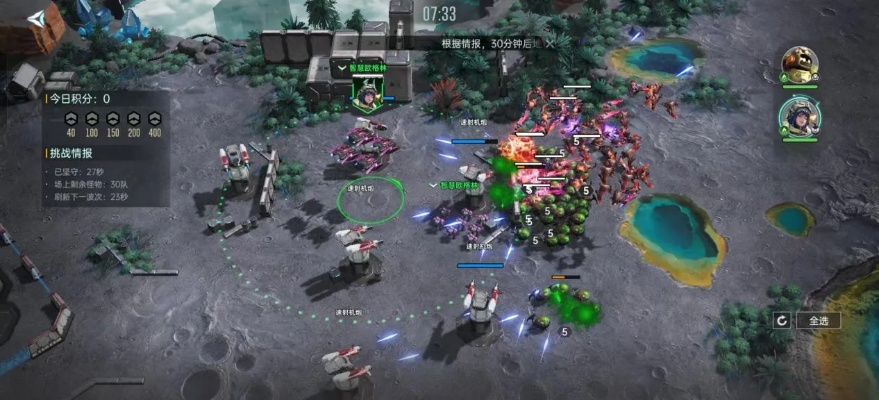Open the 40-point reward milestone
Image resolution: width=879 pixels, height=400 pixels.
(70, 118)
